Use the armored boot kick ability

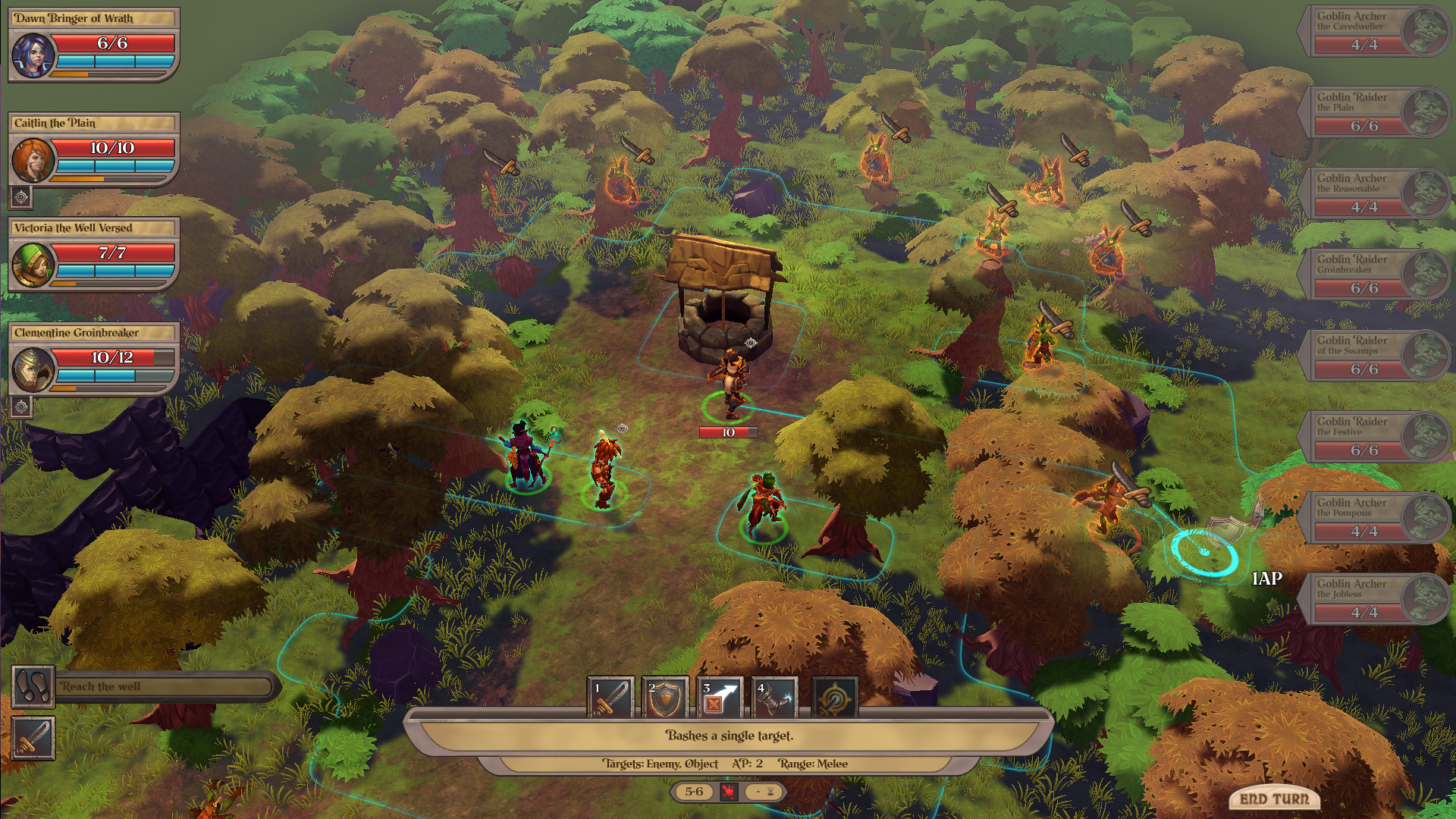click(x=774, y=697)
